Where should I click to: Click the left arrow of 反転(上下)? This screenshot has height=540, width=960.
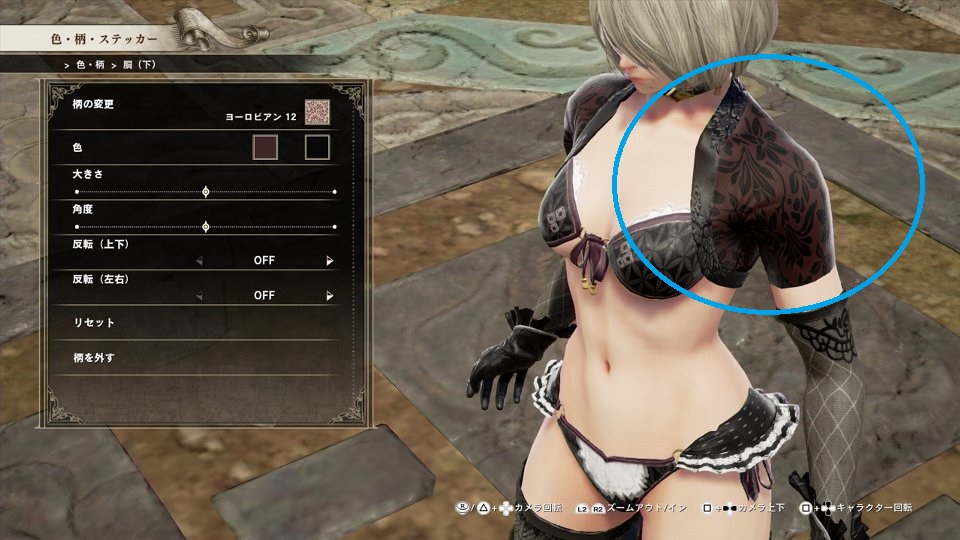coord(198,261)
